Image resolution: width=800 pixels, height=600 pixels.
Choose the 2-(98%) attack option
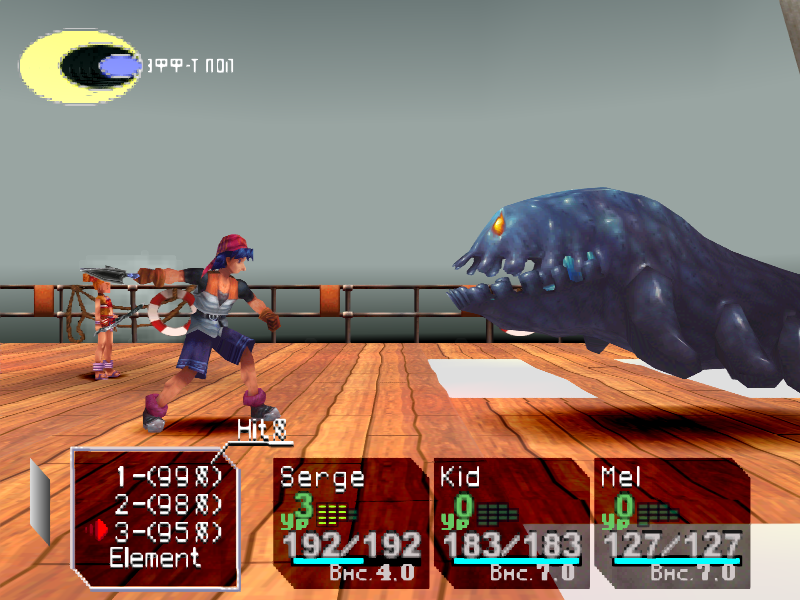point(168,503)
